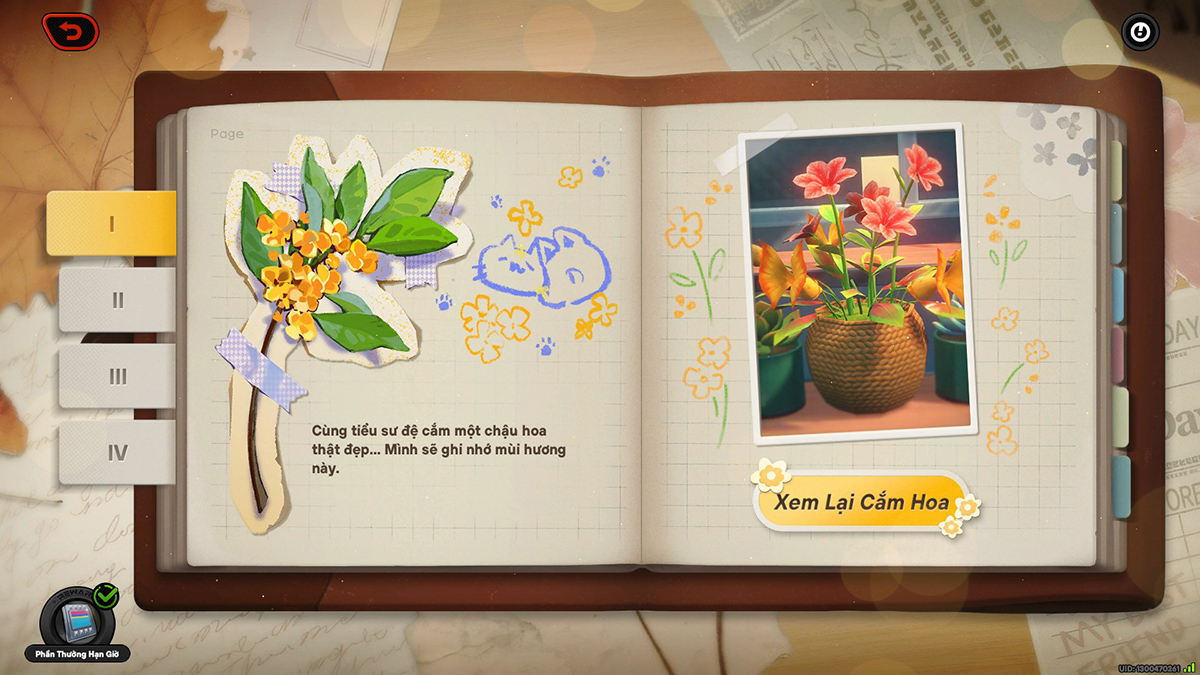Select chapter tab I

click(x=111, y=223)
